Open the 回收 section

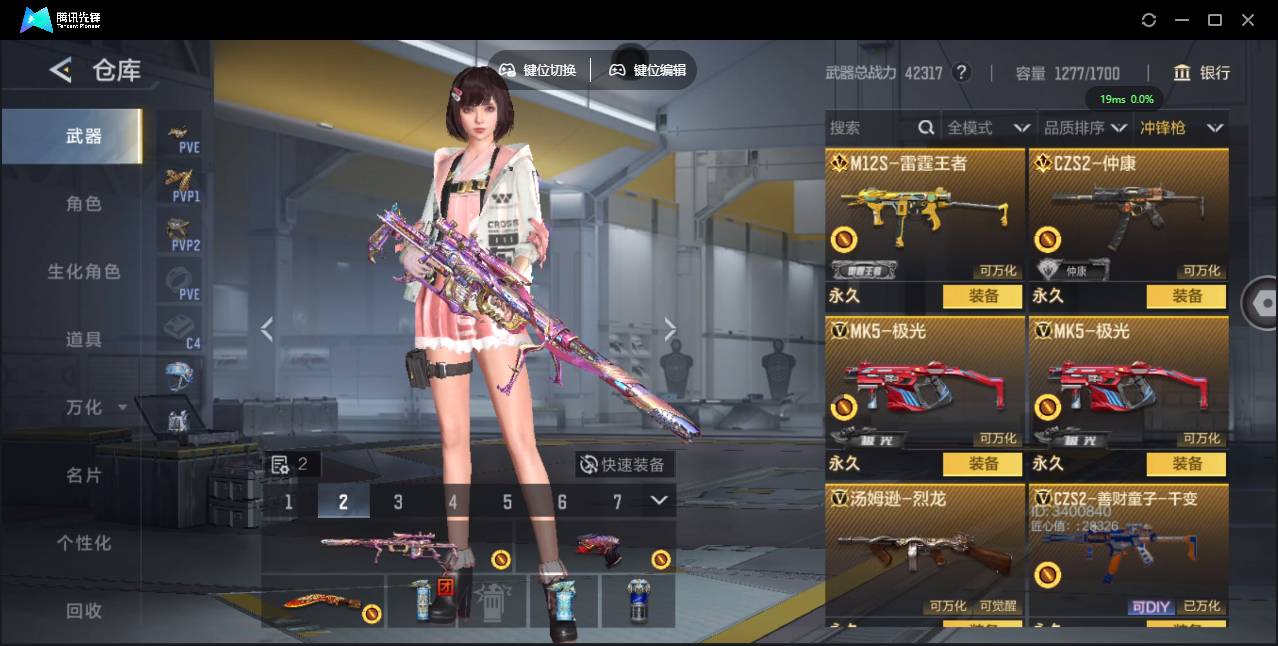[x=84, y=610]
